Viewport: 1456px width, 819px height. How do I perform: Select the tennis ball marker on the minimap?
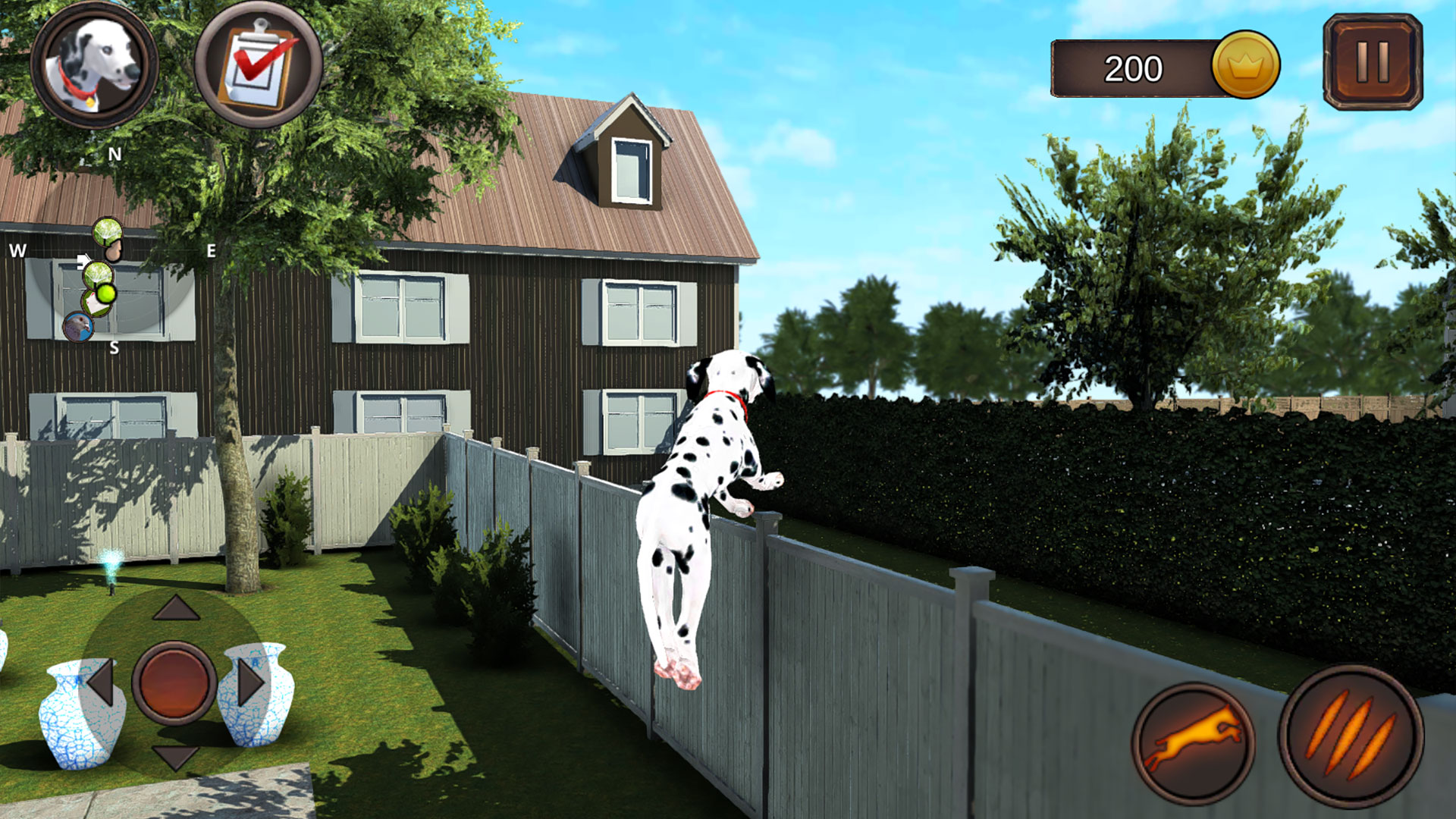coord(105,295)
